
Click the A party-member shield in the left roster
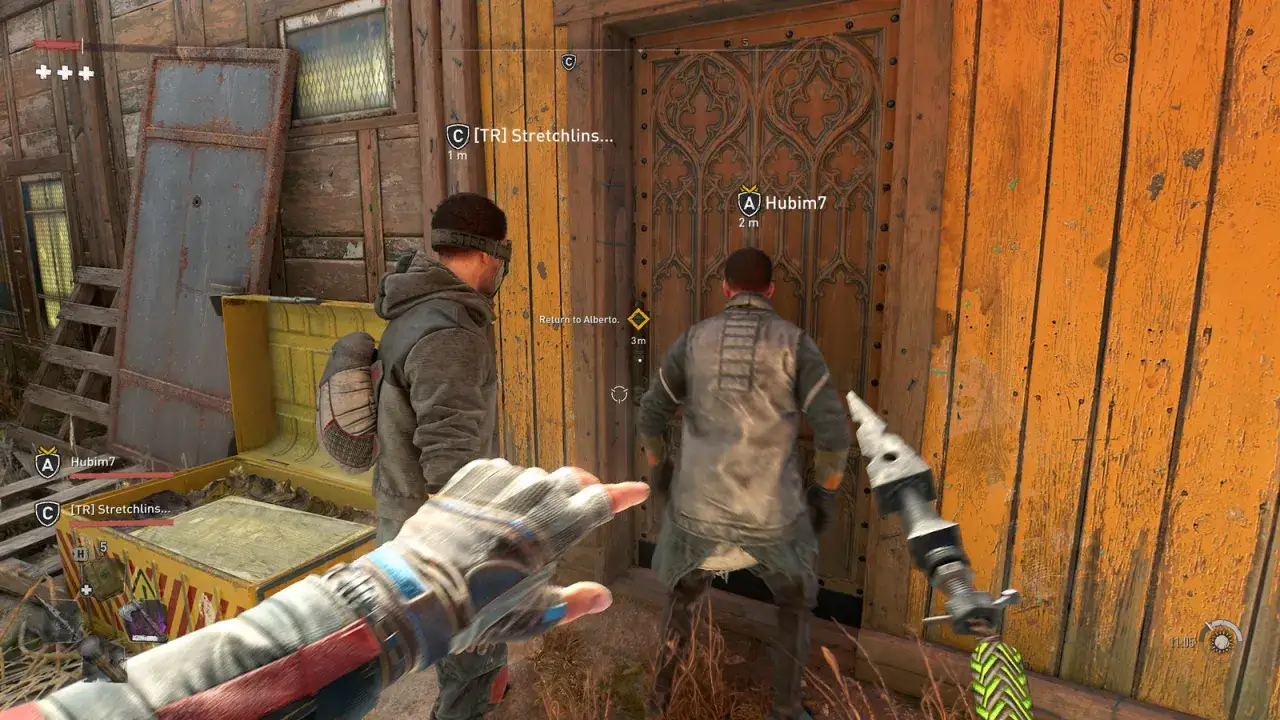click(x=47, y=464)
